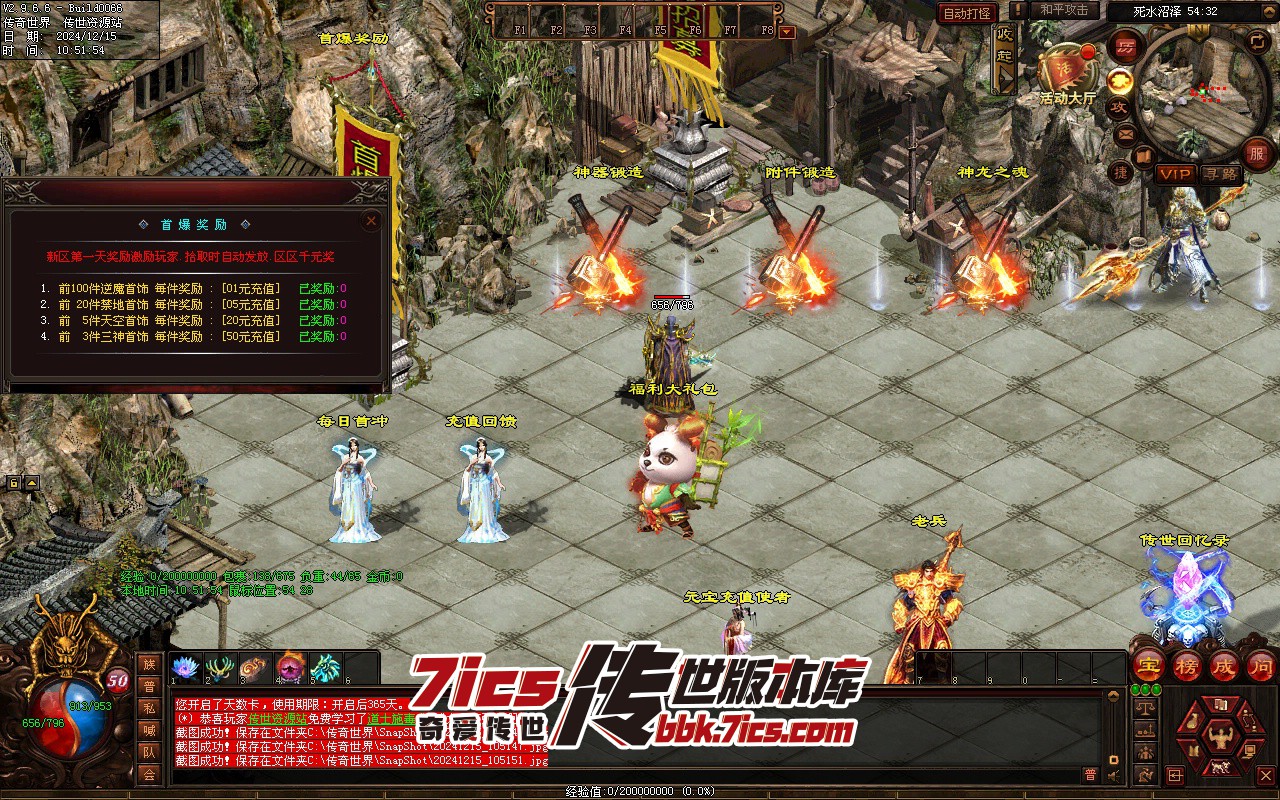Cast the flaming purple orb skill
This screenshot has width=1280, height=800.
coord(290,668)
